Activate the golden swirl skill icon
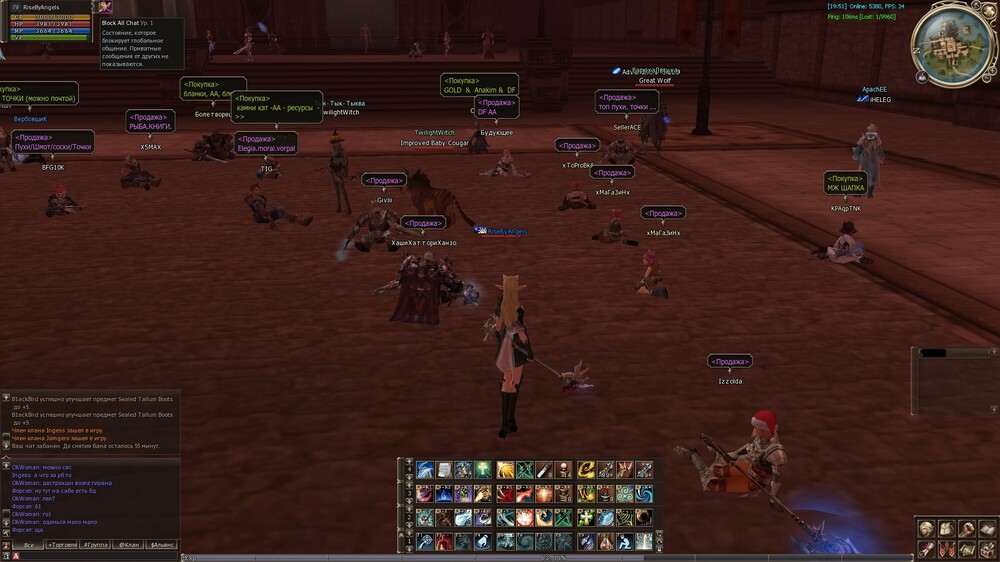Image resolution: width=1000 pixels, height=562 pixels. tap(586, 470)
